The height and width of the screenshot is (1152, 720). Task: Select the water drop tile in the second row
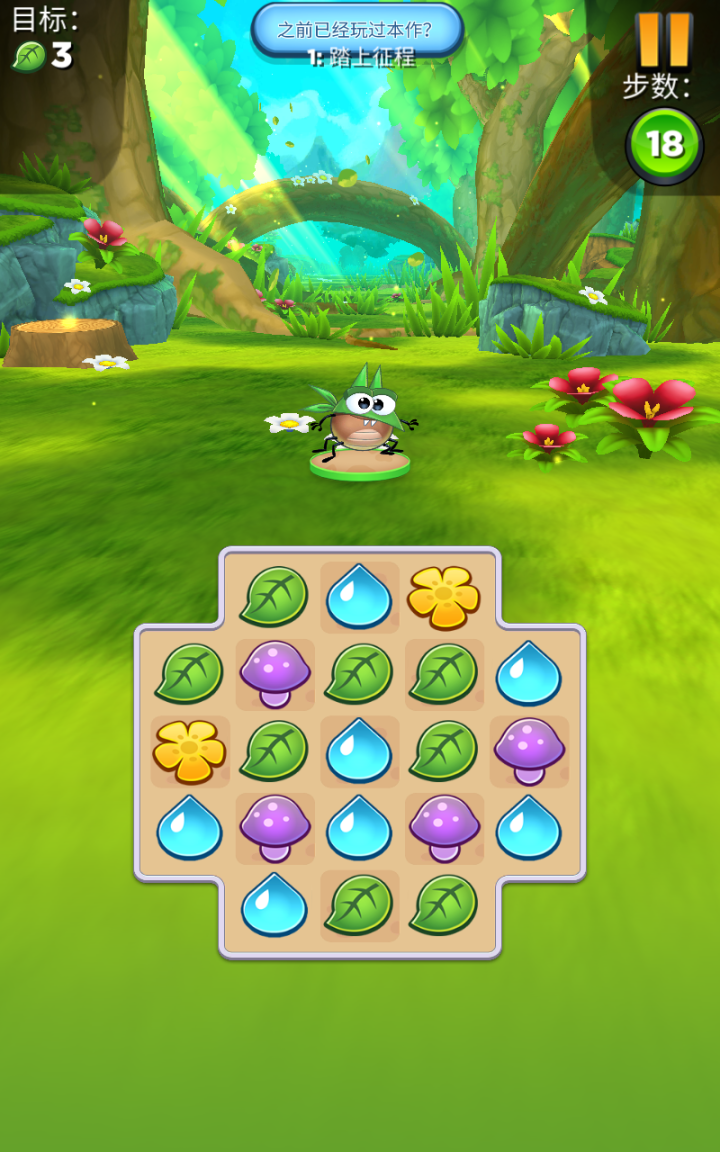coord(529,673)
